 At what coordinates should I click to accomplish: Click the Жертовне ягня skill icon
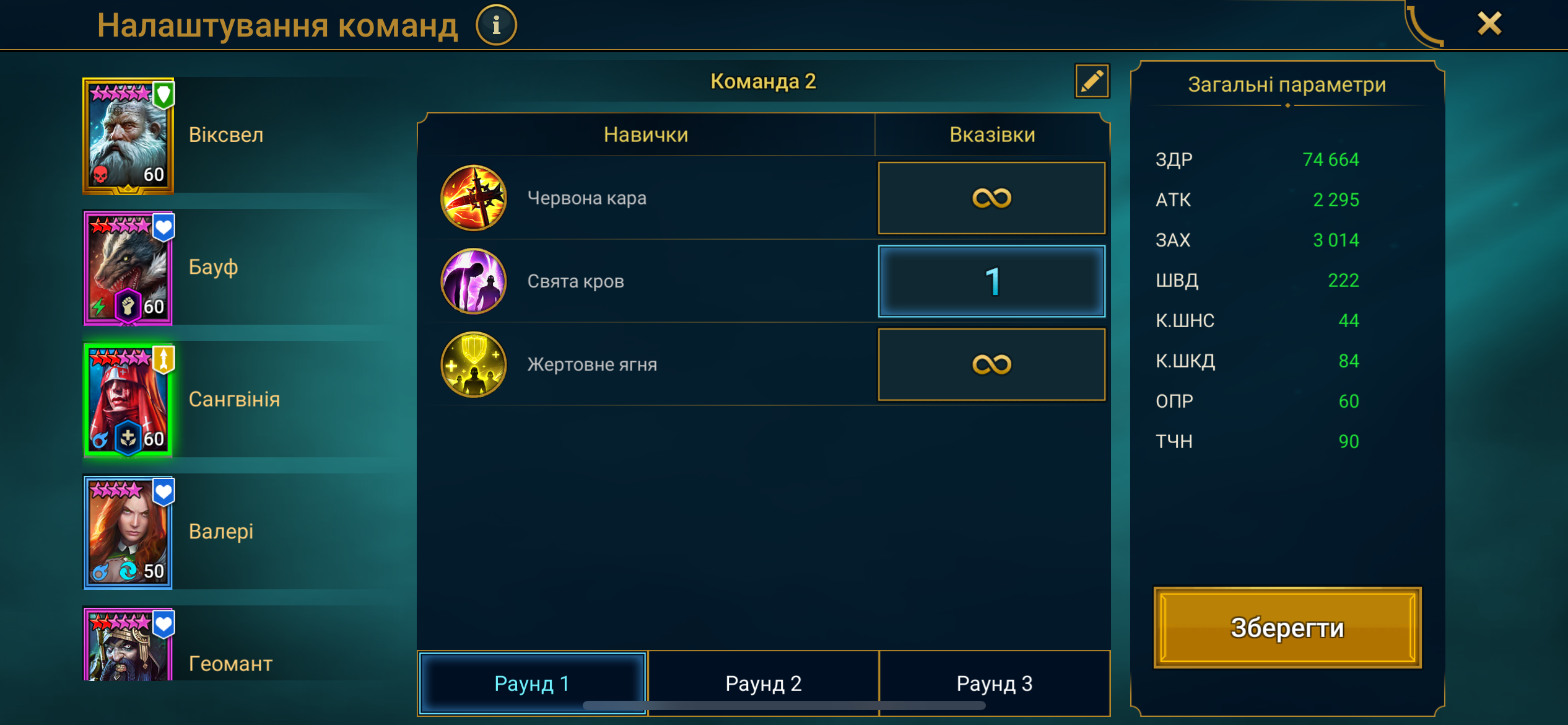474,364
